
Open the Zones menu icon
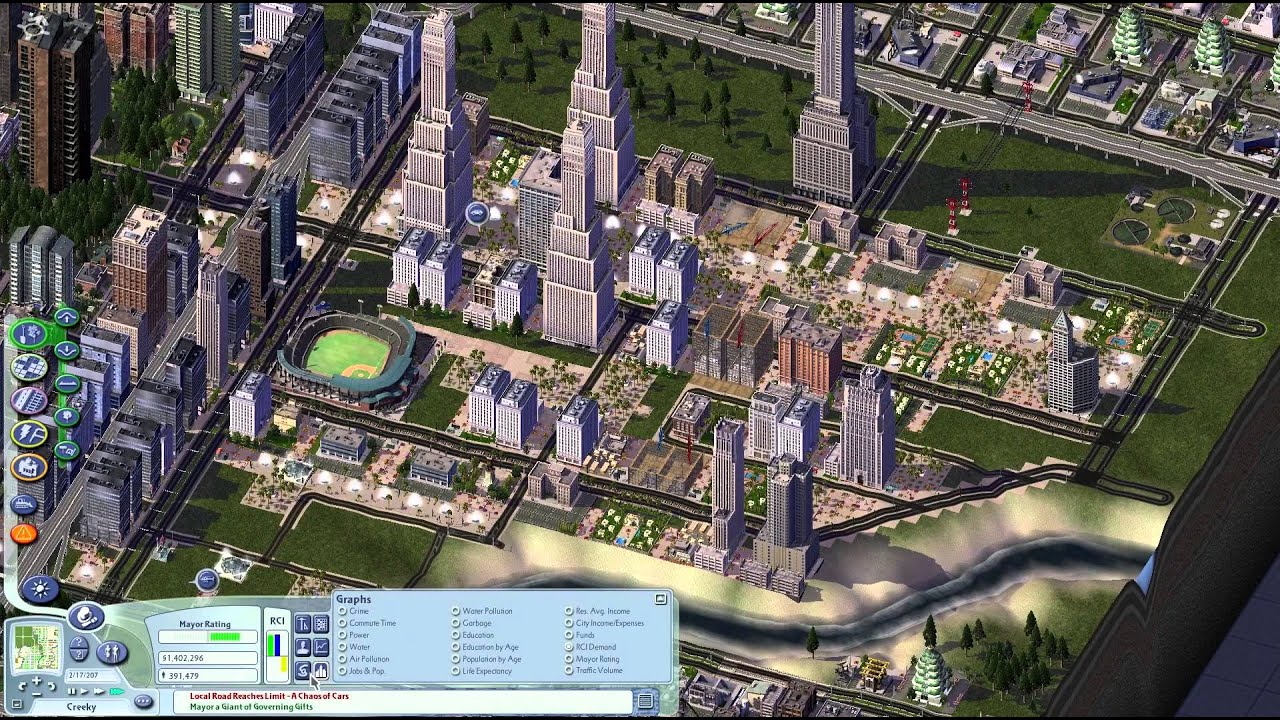(29, 365)
